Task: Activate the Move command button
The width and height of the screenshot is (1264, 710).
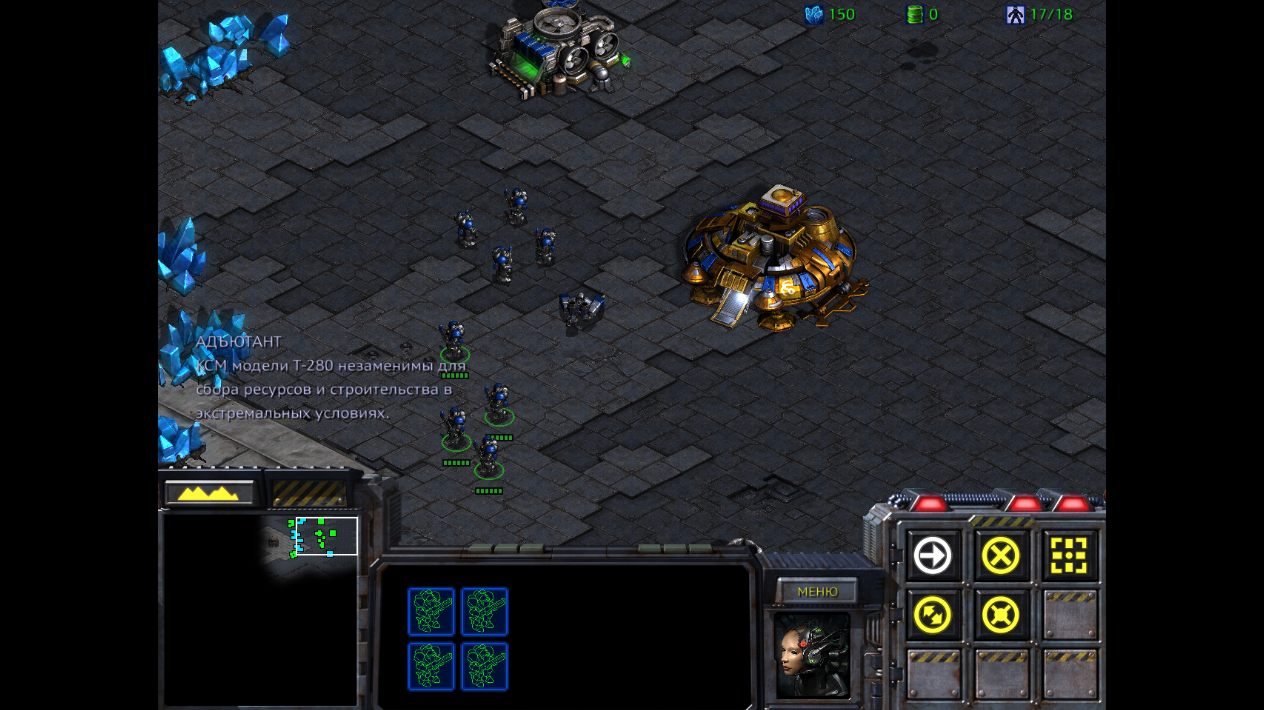Action: (933, 556)
